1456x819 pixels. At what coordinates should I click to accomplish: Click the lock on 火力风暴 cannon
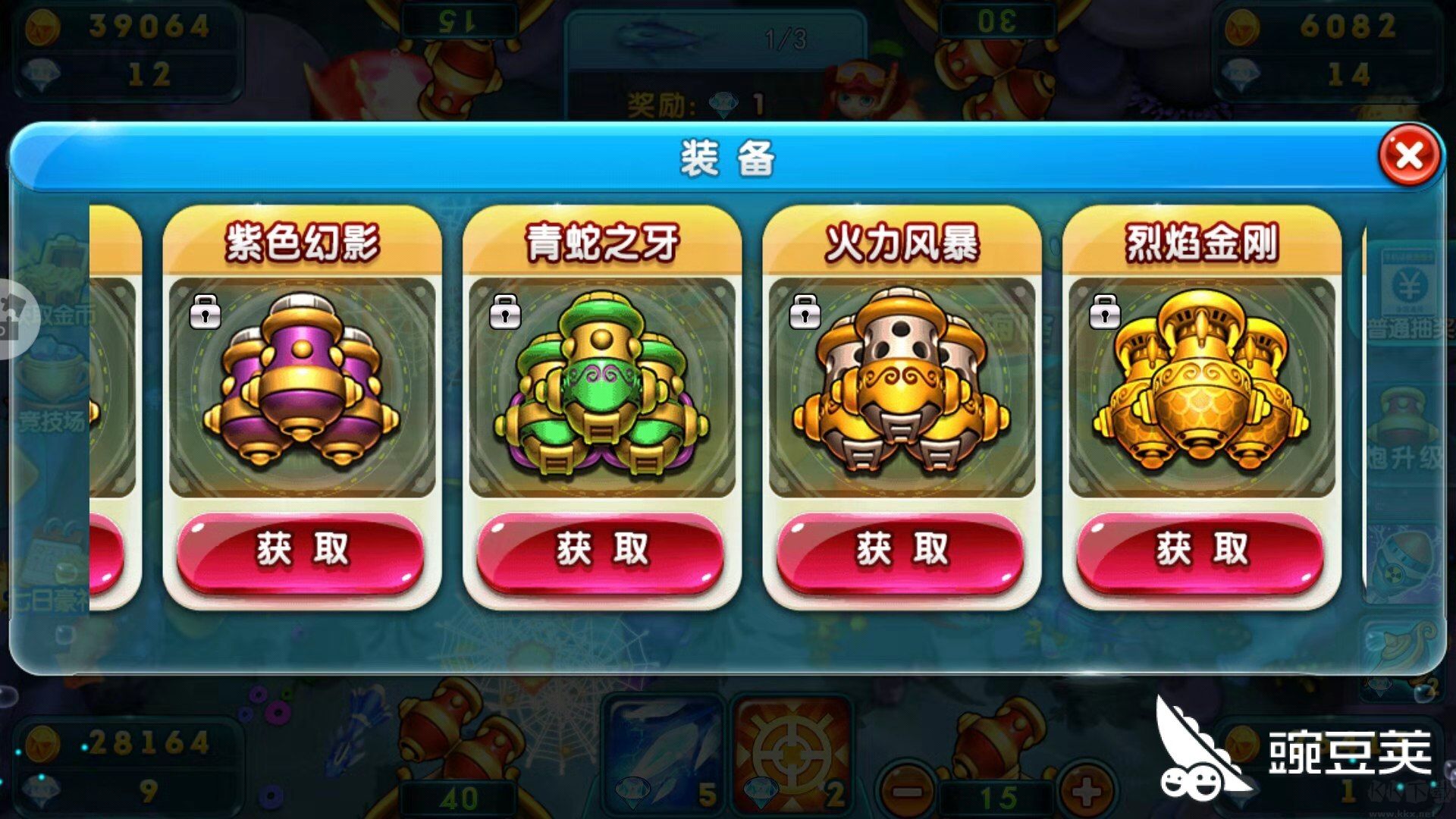pos(806,311)
